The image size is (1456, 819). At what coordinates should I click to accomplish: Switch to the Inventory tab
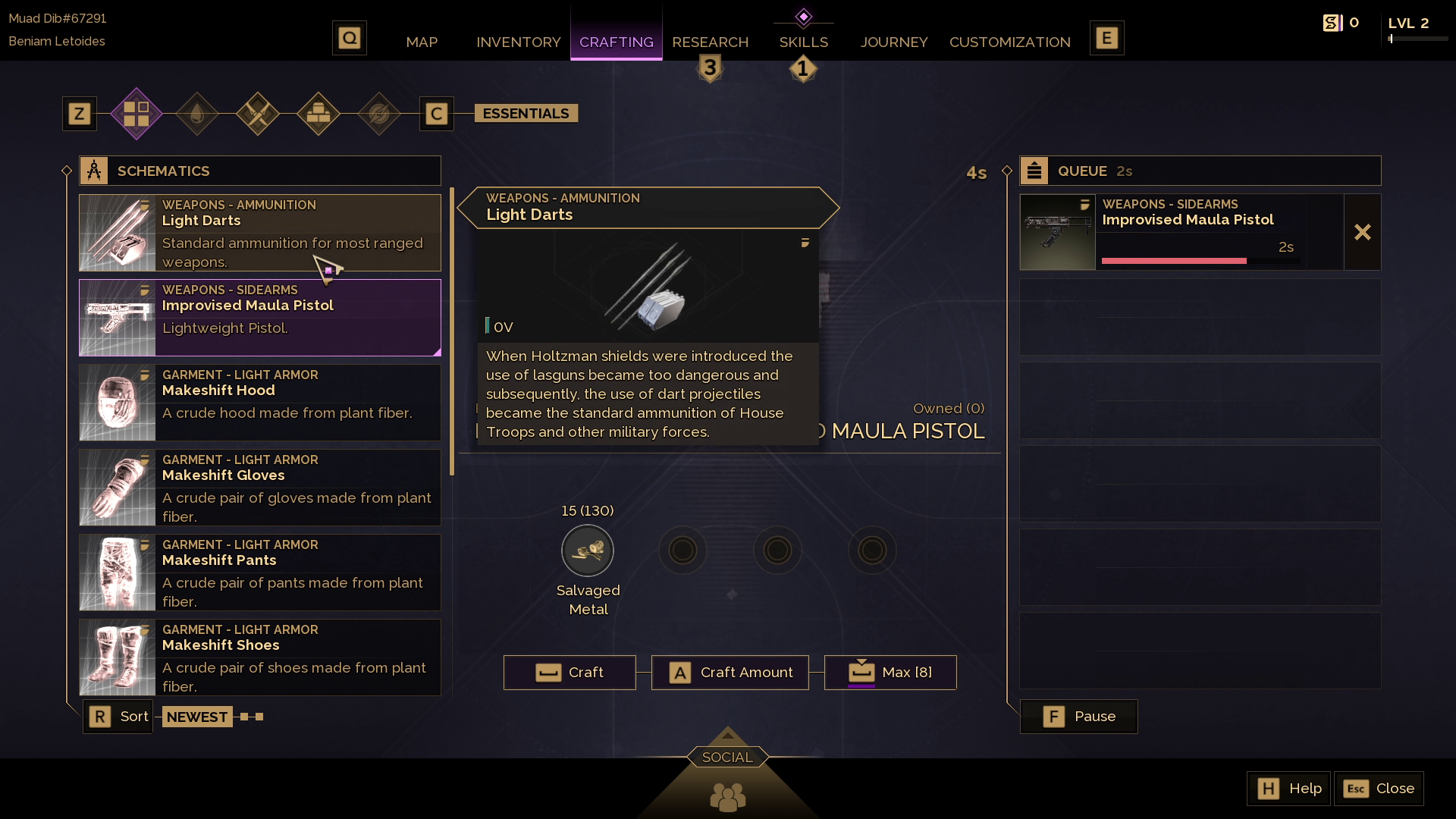point(518,42)
